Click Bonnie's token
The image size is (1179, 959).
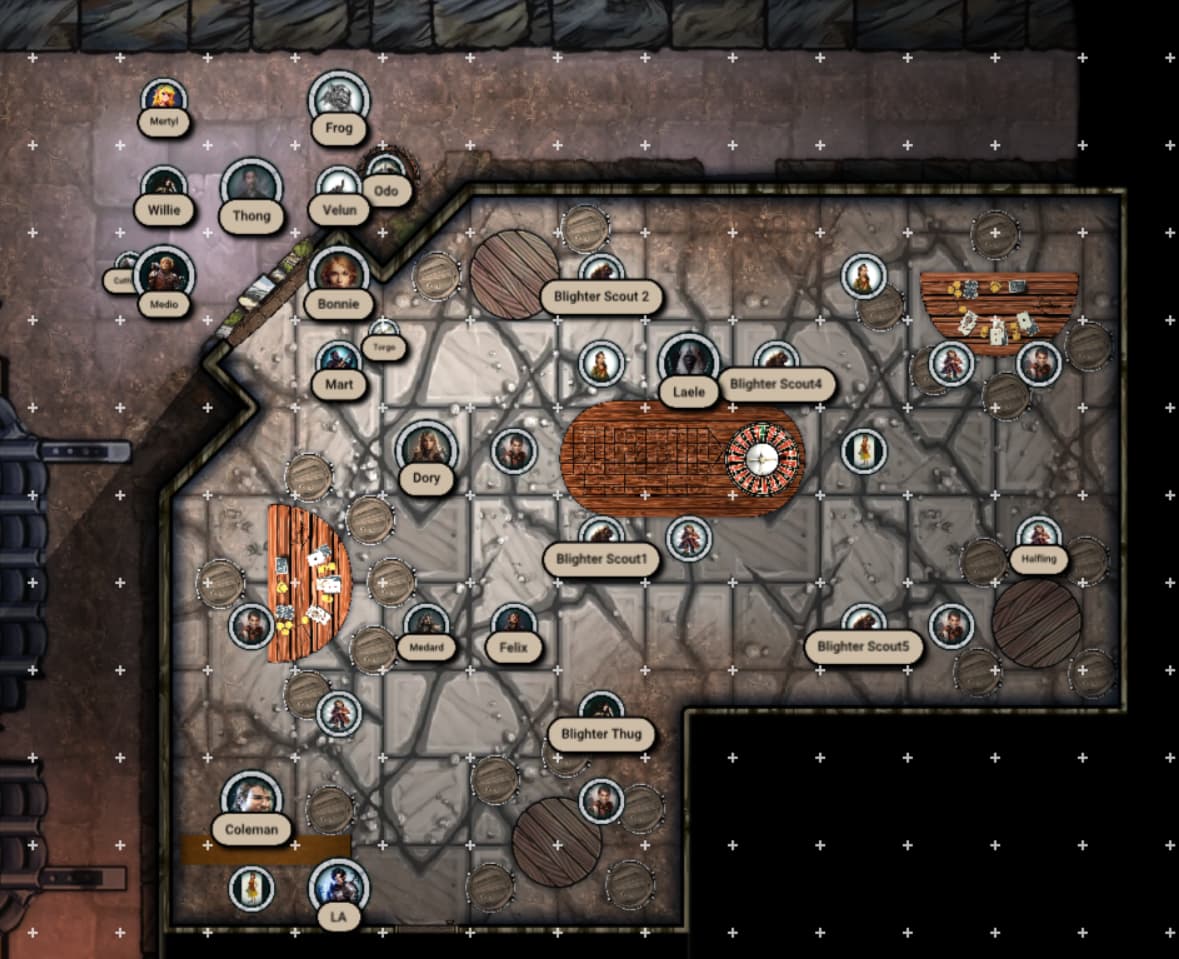(x=339, y=275)
